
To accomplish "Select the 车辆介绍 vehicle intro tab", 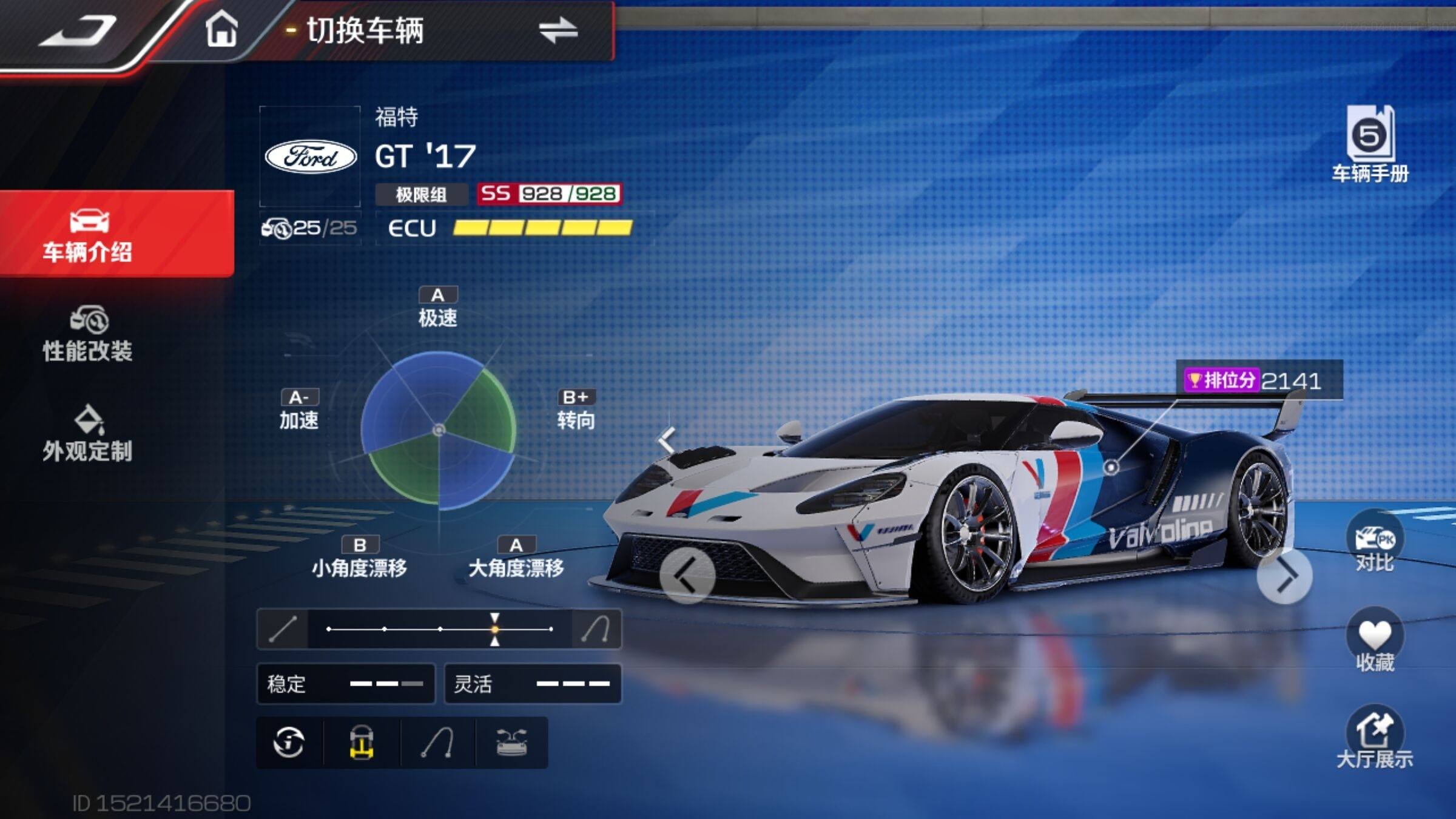I will [89, 235].
